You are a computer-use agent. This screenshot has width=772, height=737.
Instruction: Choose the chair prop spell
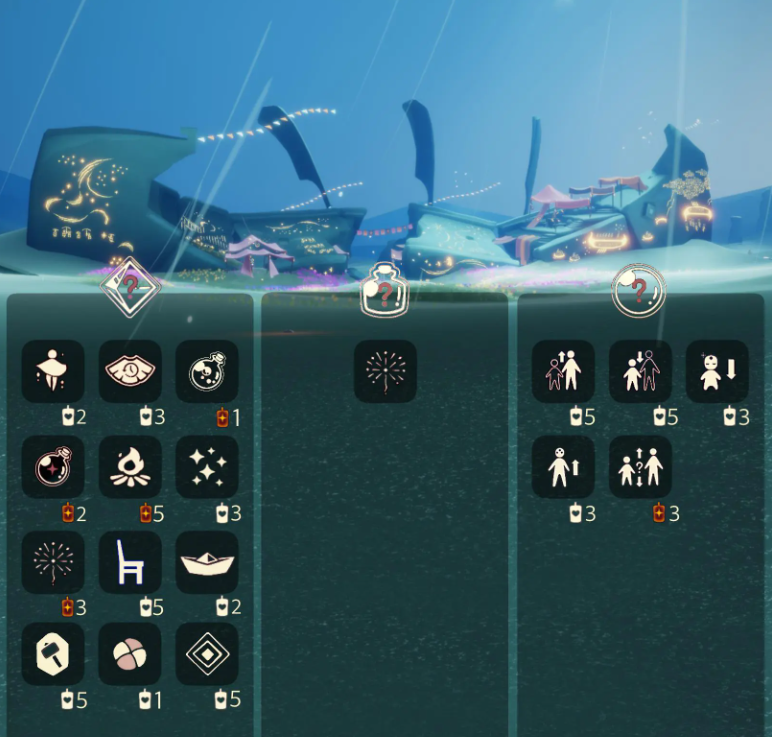pyautogui.click(x=130, y=561)
